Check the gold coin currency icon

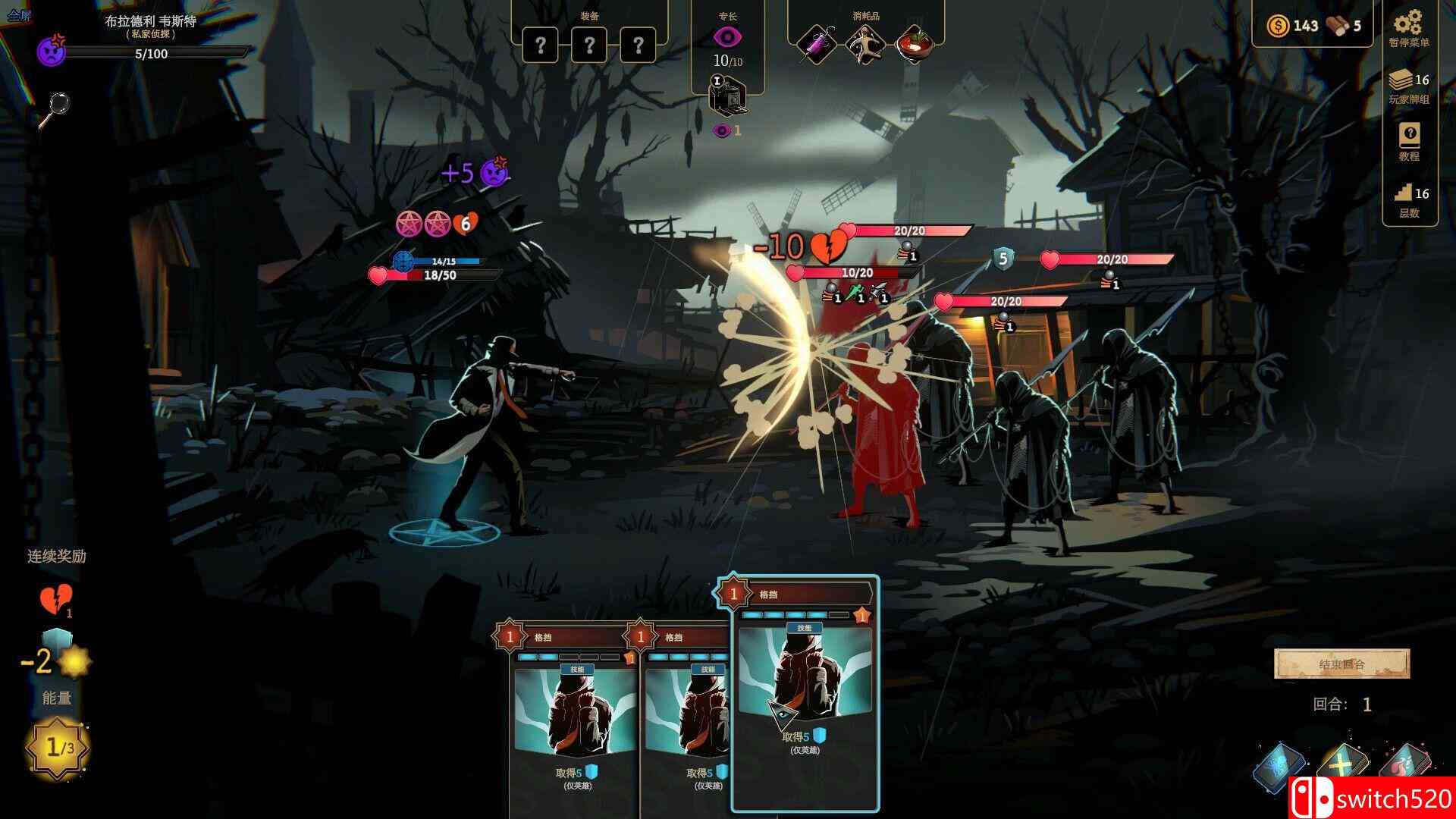tap(1278, 26)
